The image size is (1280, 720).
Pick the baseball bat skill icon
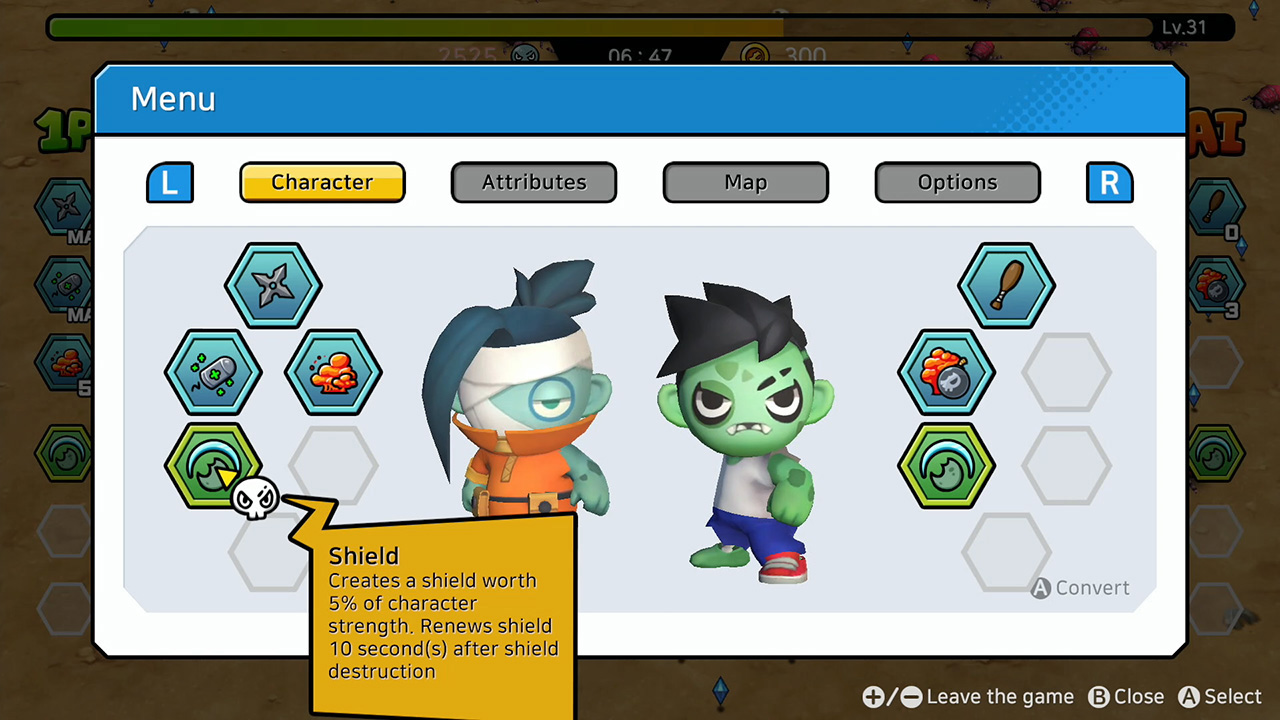coord(1006,284)
